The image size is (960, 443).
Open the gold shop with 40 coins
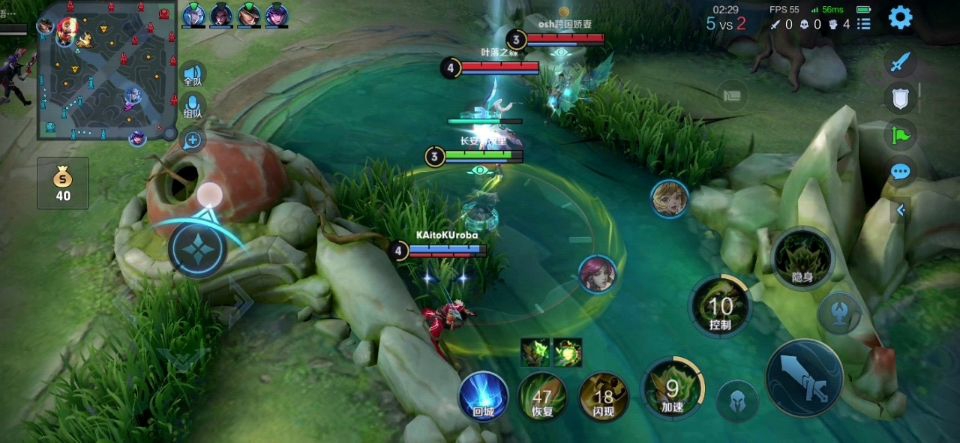click(x=63, y=184)
